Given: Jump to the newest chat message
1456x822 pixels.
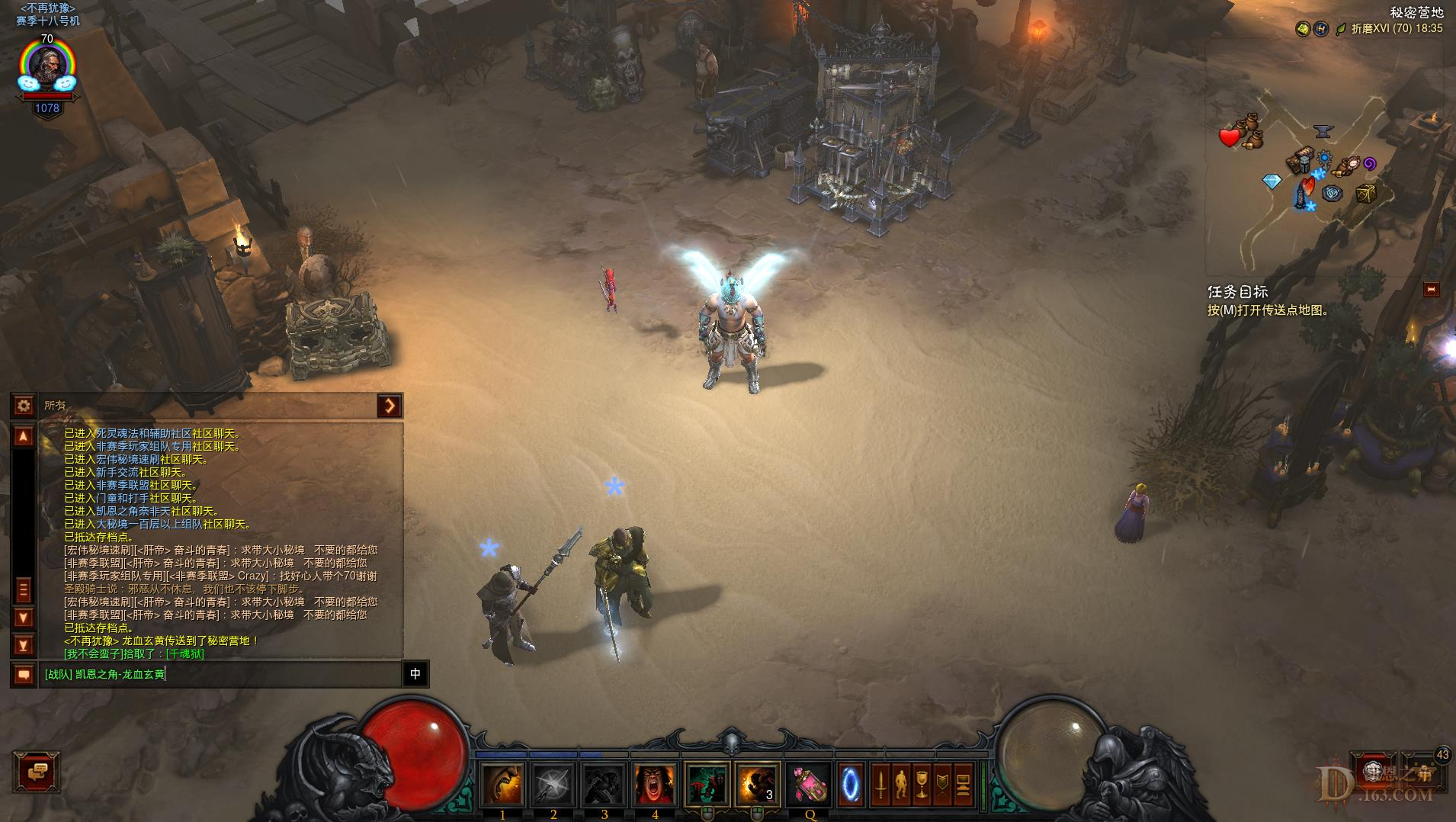Looking at the screenshot, I should pos(24,646).
